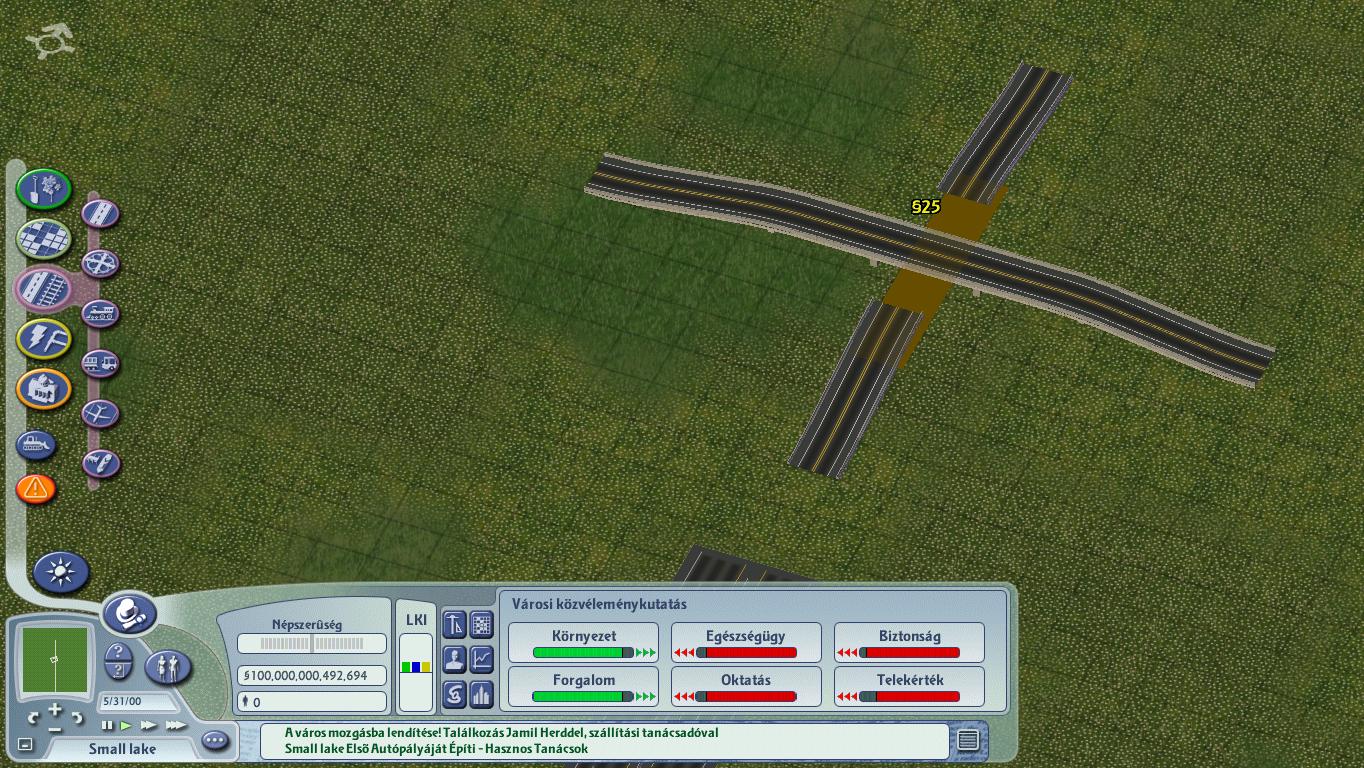Open the civic buildings menu

[43, 389]
